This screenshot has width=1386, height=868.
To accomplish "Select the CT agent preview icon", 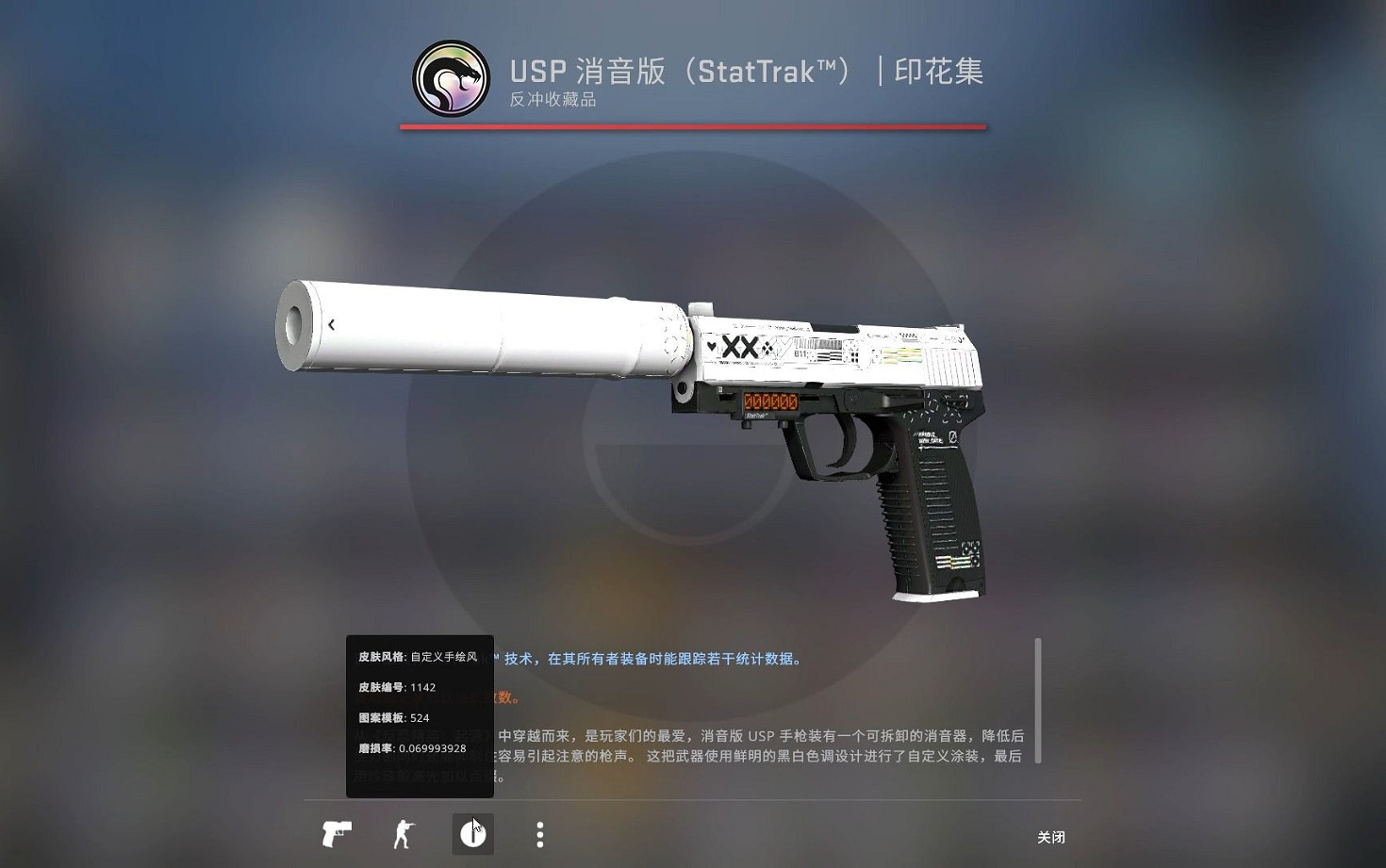I will 404,834.
